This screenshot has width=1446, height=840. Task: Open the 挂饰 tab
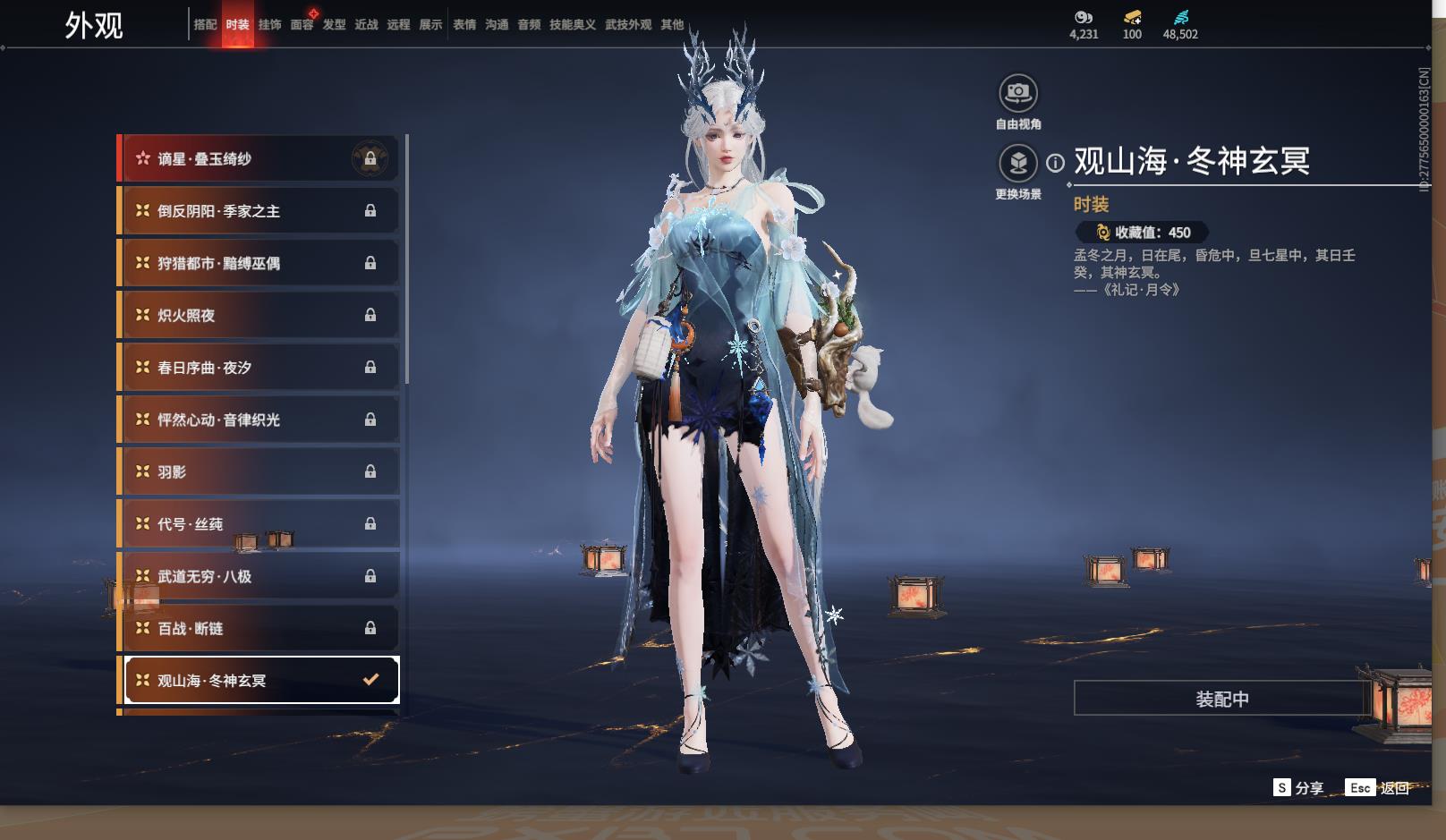(x=269, y=25)
